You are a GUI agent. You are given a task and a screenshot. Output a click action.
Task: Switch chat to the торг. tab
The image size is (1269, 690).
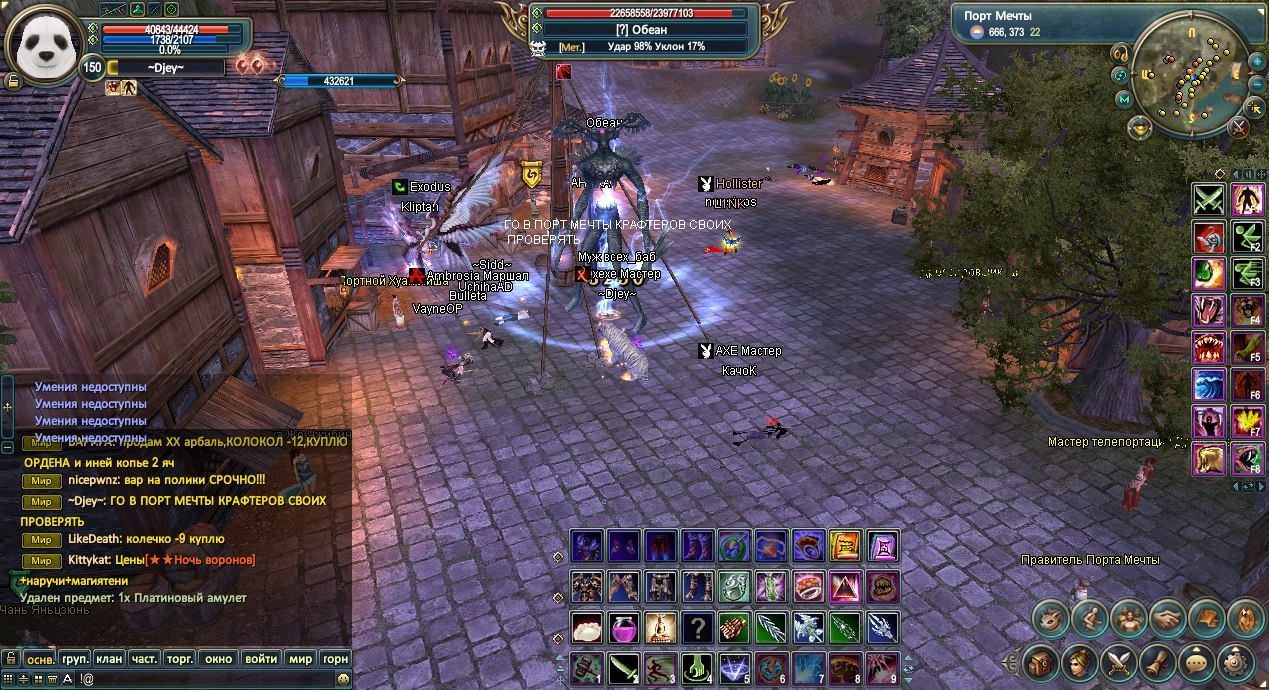coord(181,659)
